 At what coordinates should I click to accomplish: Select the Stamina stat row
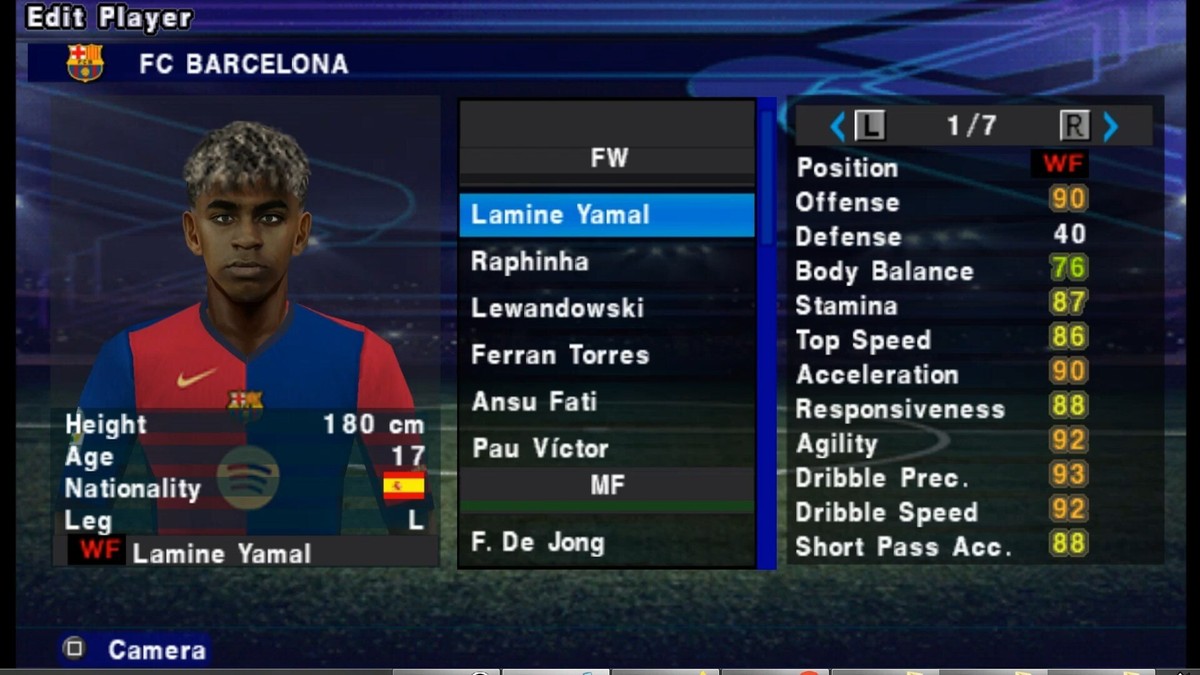pyautogui.click(x=940, y=305)
